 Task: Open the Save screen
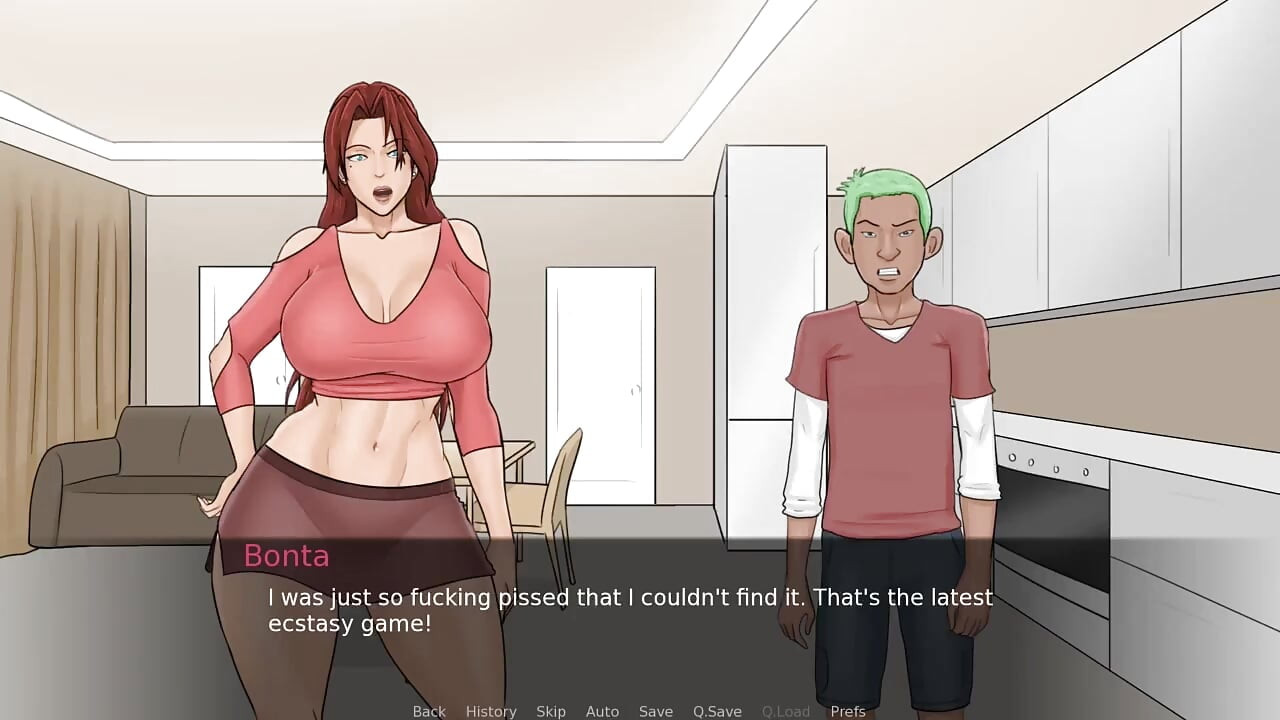(x=656, y=711)
